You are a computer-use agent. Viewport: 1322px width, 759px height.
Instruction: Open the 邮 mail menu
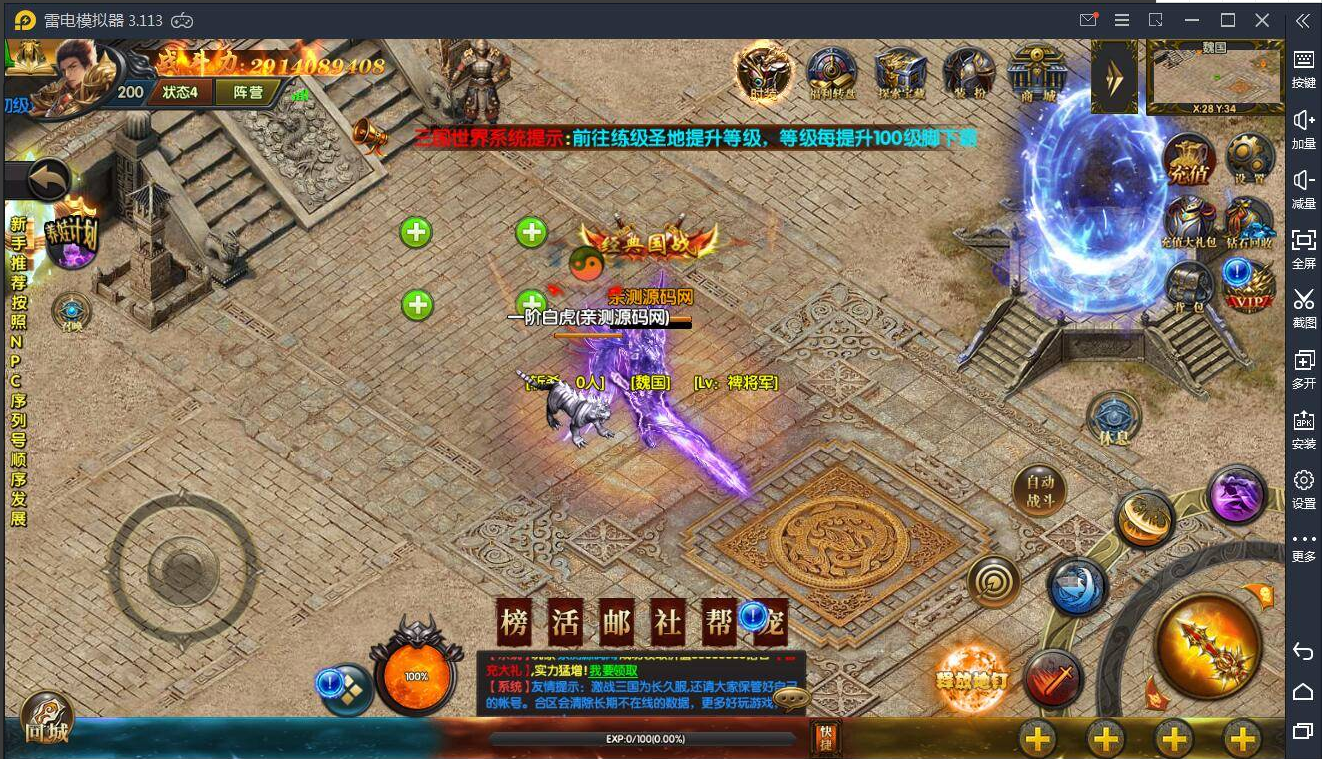(x=616, y=624)
